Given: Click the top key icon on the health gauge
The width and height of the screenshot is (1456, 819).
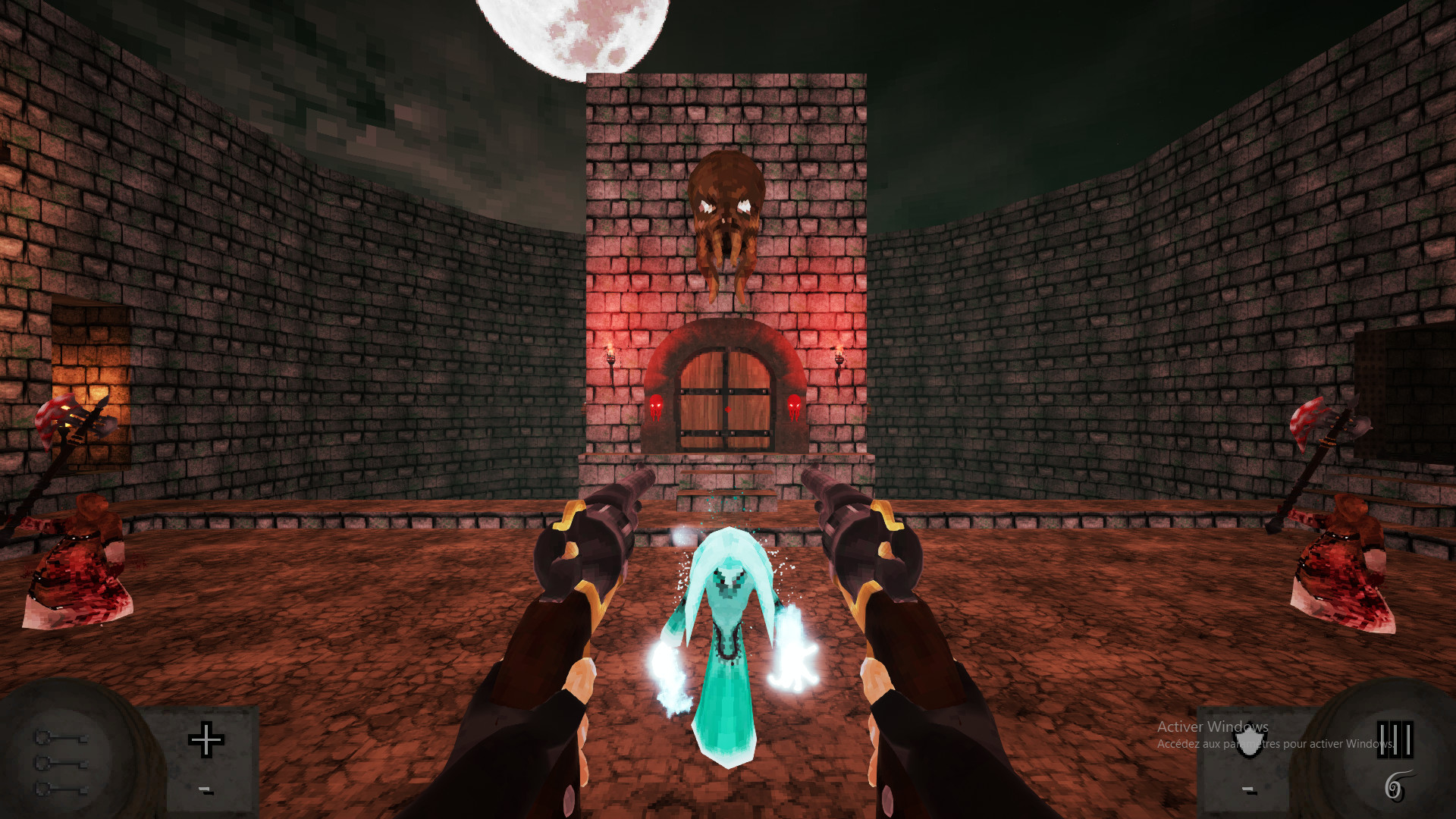Looking at the screenshot, I should (x=61, y=737).
